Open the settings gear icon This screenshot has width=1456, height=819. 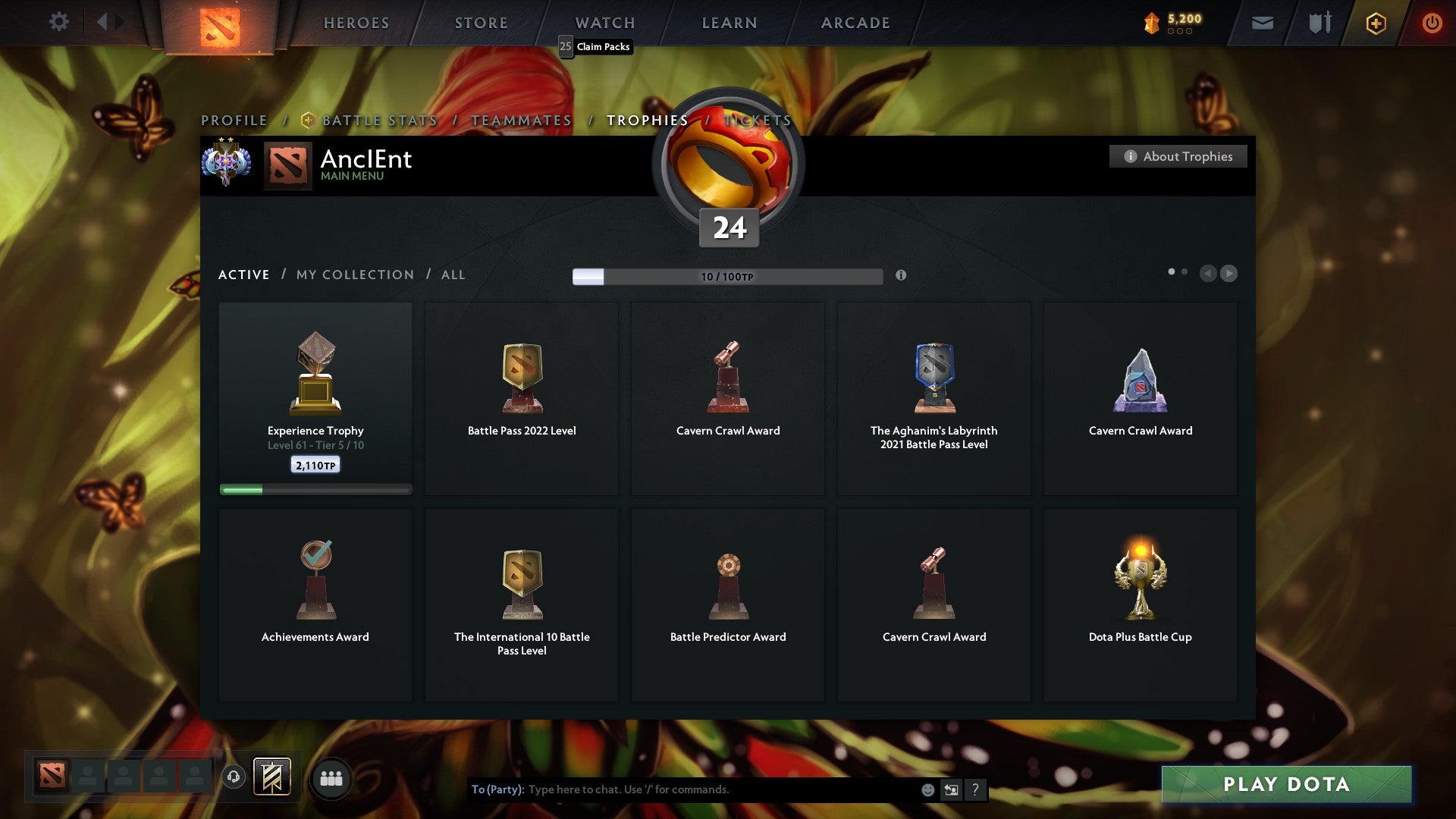point(58,22)
